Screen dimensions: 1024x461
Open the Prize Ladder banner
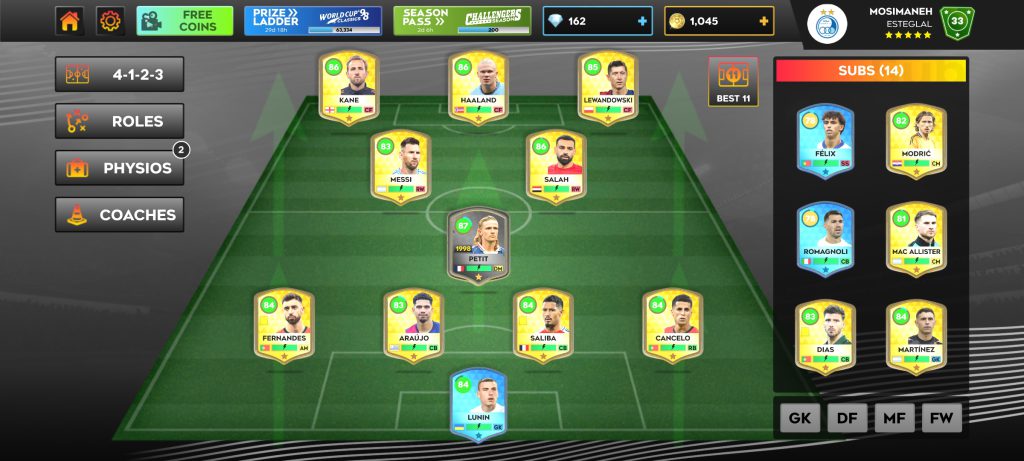click(312, 21)
